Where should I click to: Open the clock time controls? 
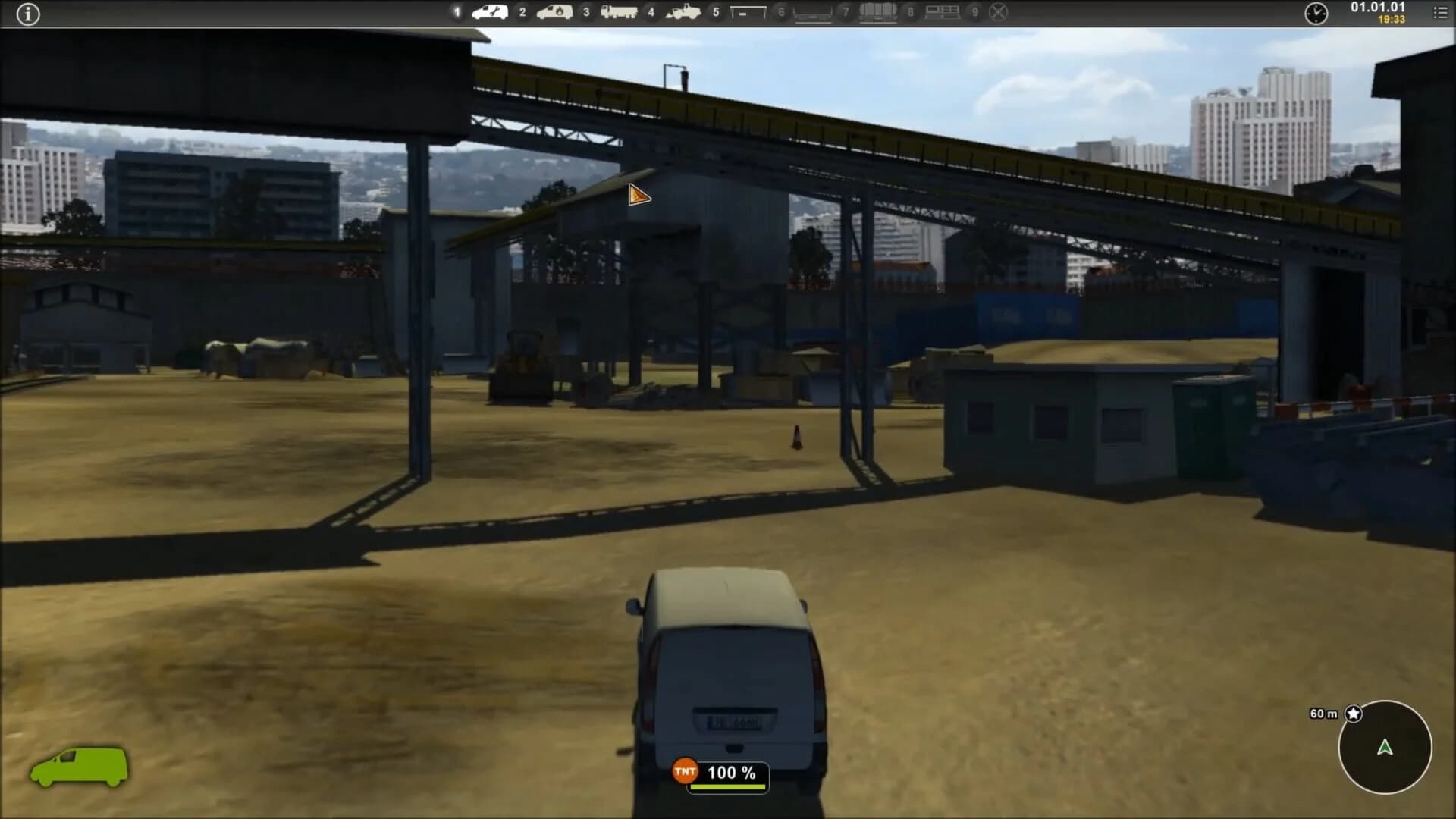click(x=1318, y=13)
